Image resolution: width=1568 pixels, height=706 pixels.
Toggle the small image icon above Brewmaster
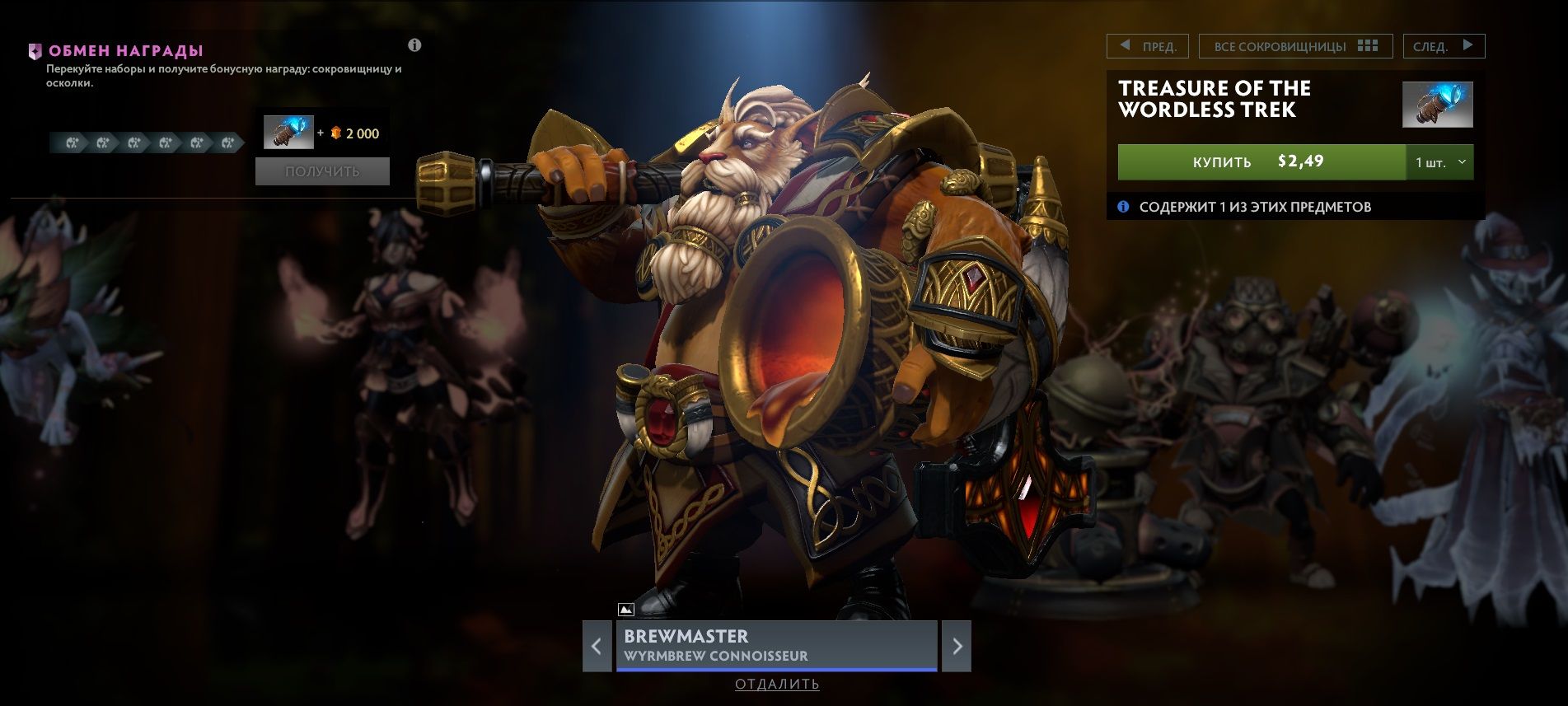click(x=625, y=610)
